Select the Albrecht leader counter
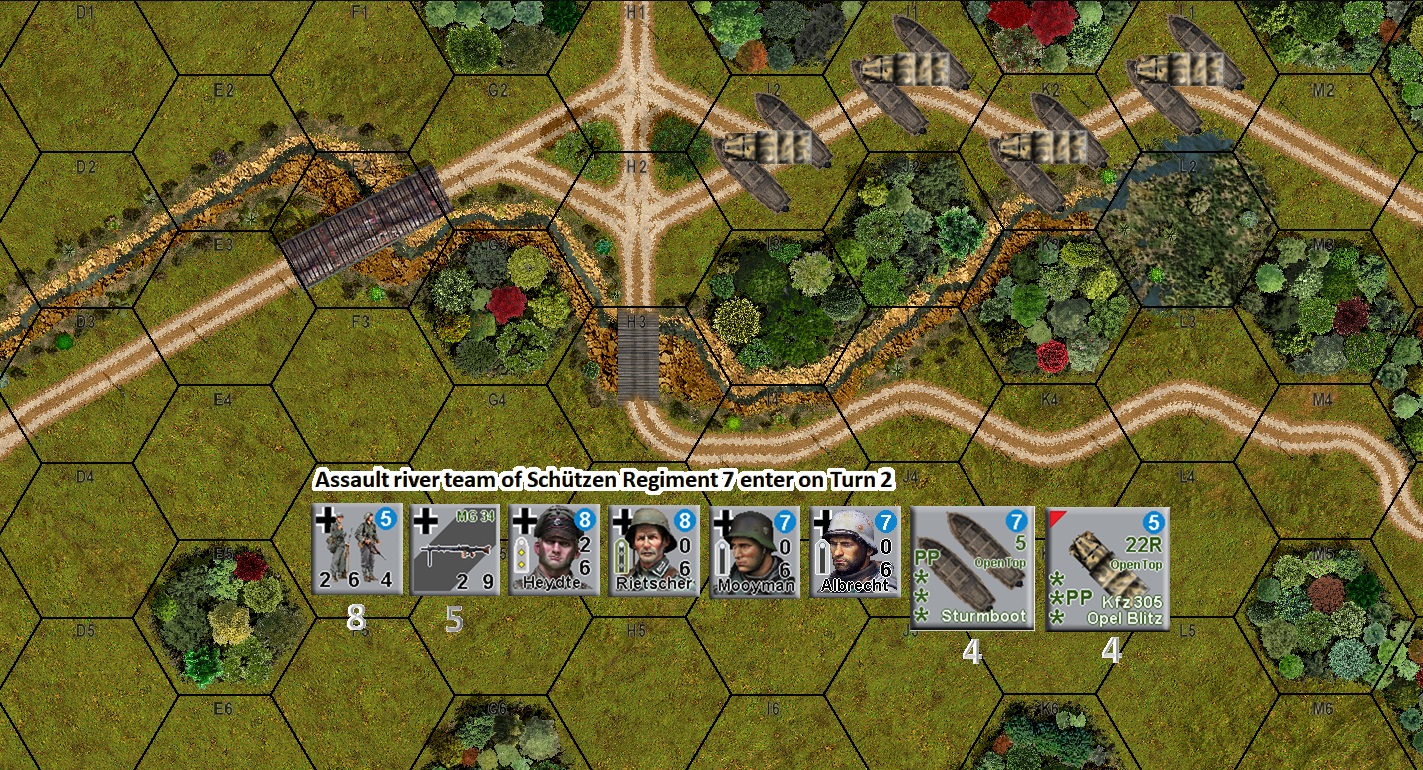Viewport: 1423px width, 770px height. [855, 550]
